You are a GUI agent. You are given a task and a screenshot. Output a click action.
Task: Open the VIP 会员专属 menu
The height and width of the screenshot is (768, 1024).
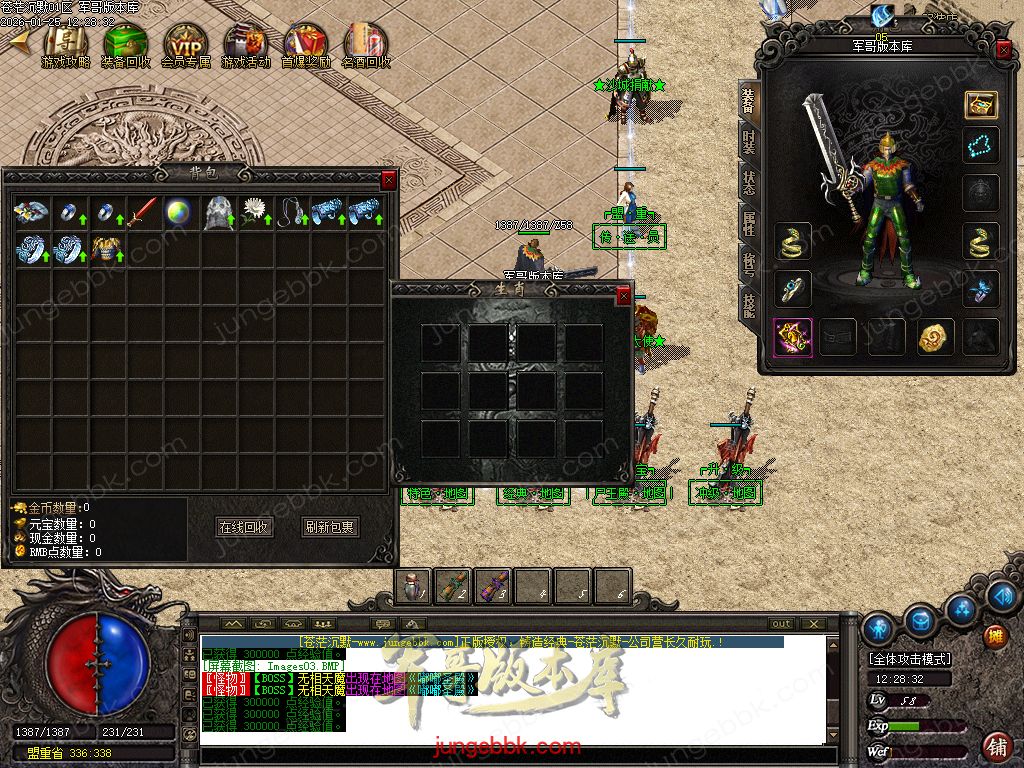pos(186,45)
